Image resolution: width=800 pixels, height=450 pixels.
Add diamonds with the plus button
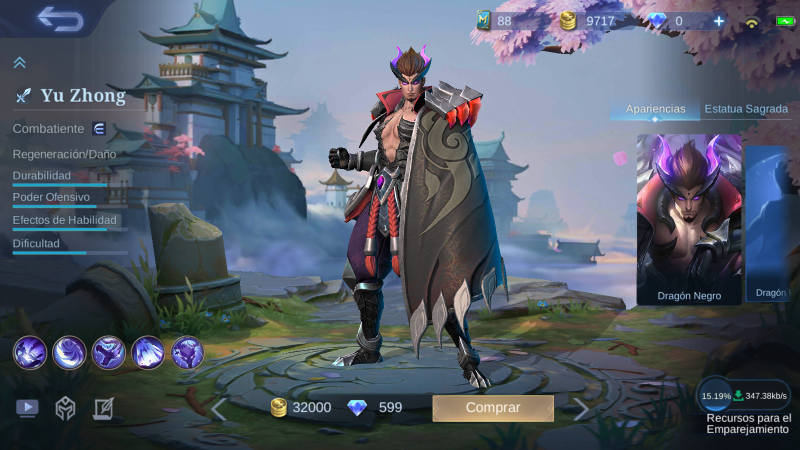pos(718,21)
